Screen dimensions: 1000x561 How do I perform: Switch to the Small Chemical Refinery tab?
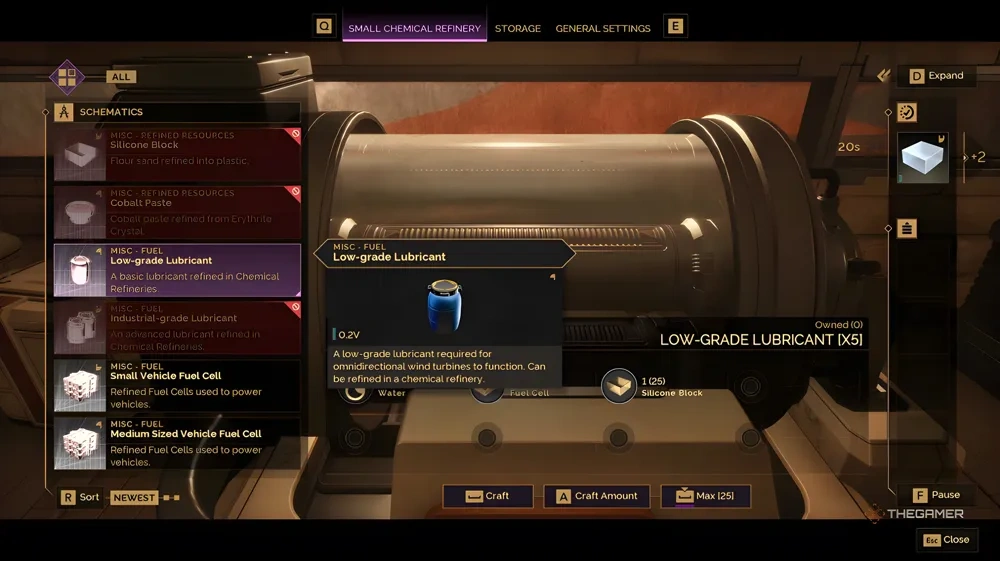[414, 28]
